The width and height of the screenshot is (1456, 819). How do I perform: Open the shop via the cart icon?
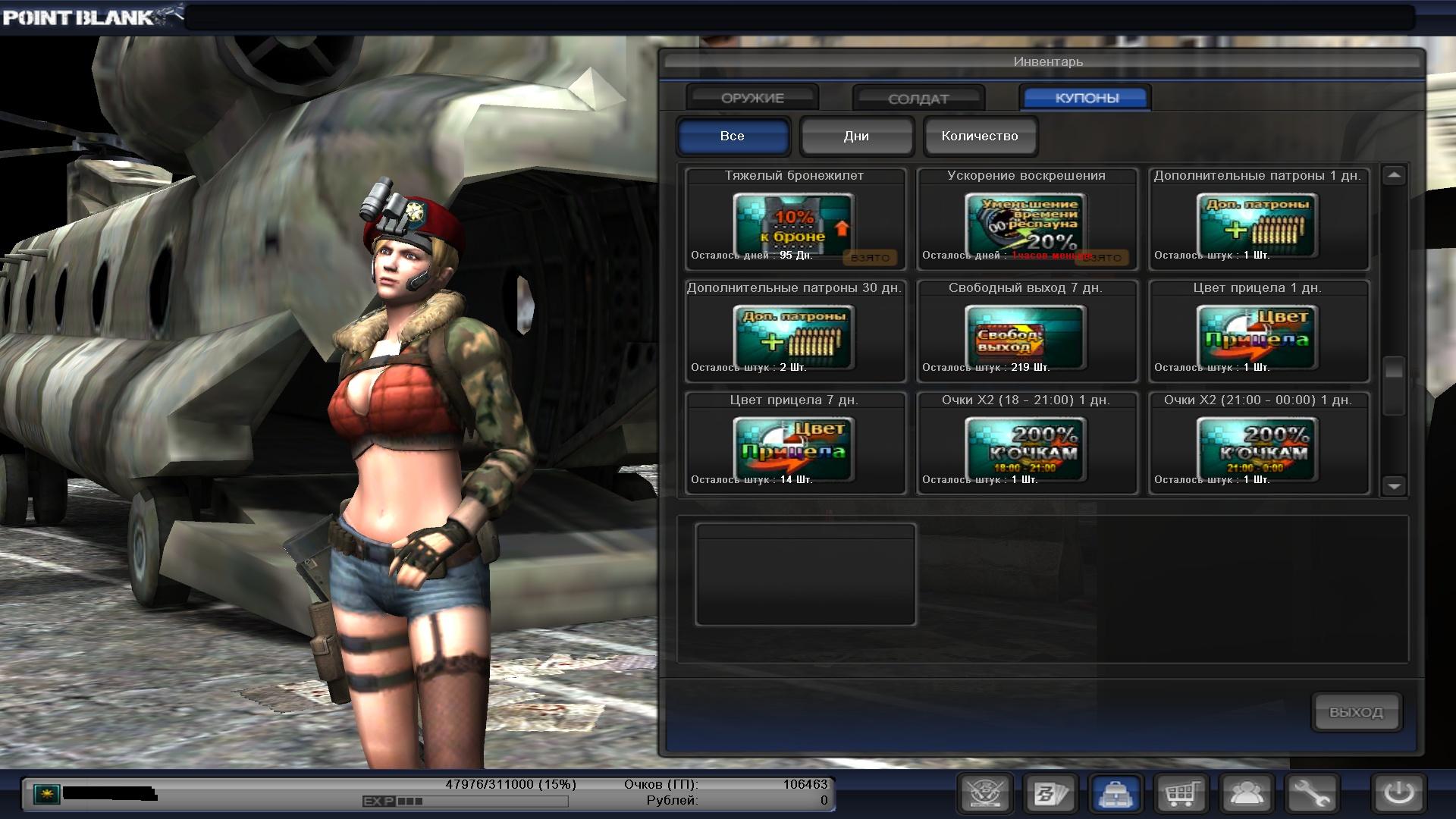(1181, 794)
